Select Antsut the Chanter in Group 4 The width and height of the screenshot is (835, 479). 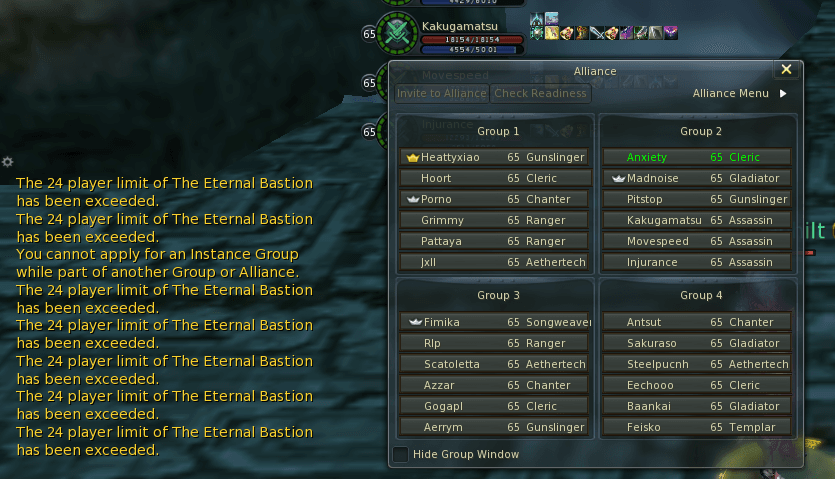696,322
